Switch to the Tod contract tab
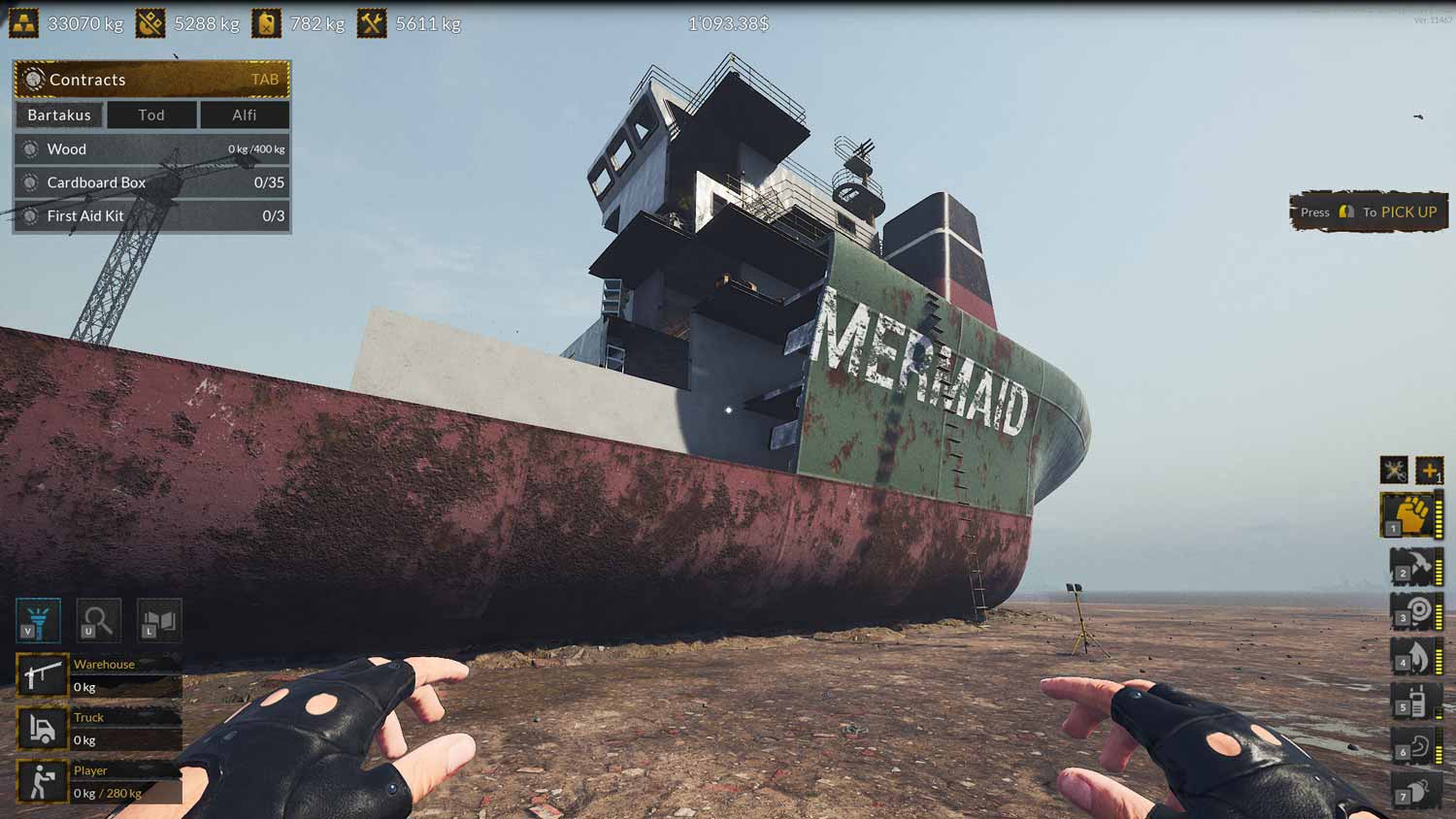This screenshot has width=1456, height=819. tap(150, 115)
